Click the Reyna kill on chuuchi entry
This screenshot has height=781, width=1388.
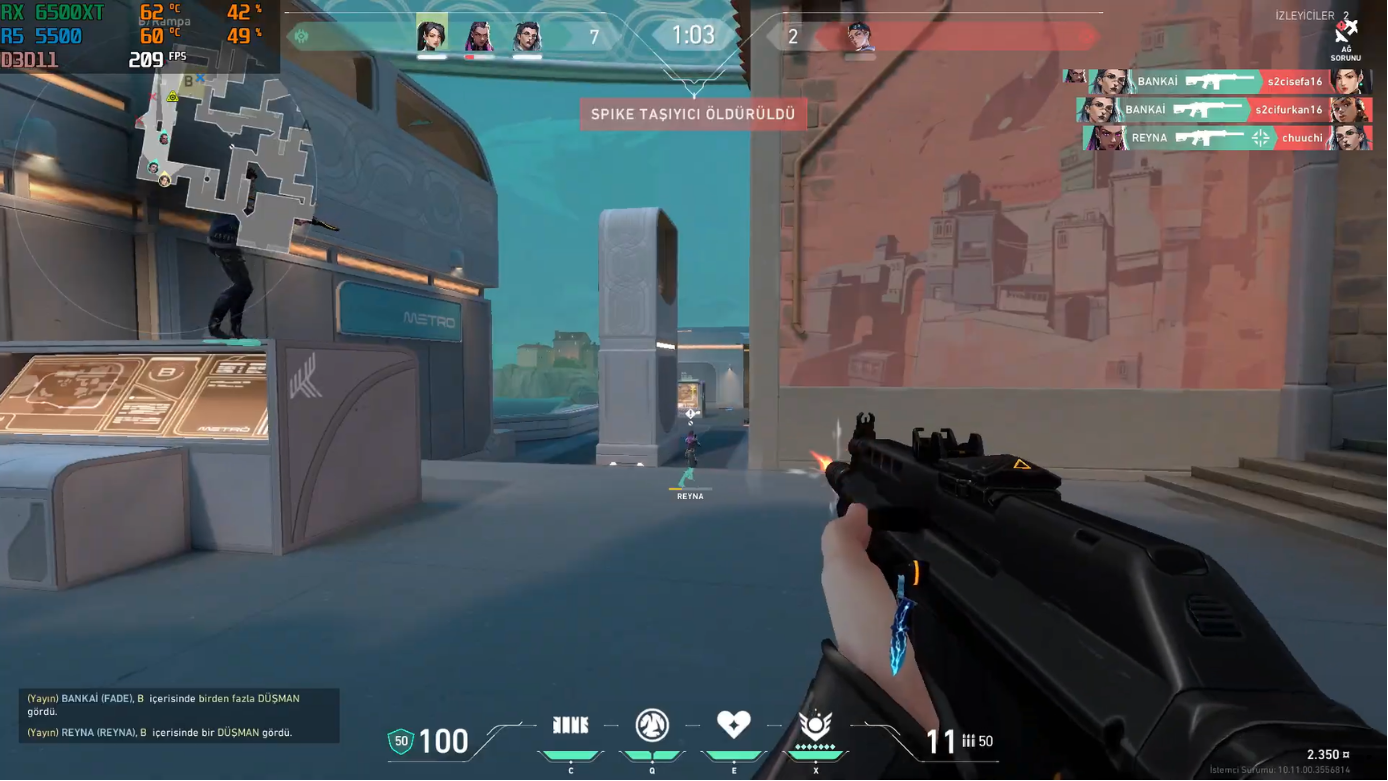(x=1227, y=138)
